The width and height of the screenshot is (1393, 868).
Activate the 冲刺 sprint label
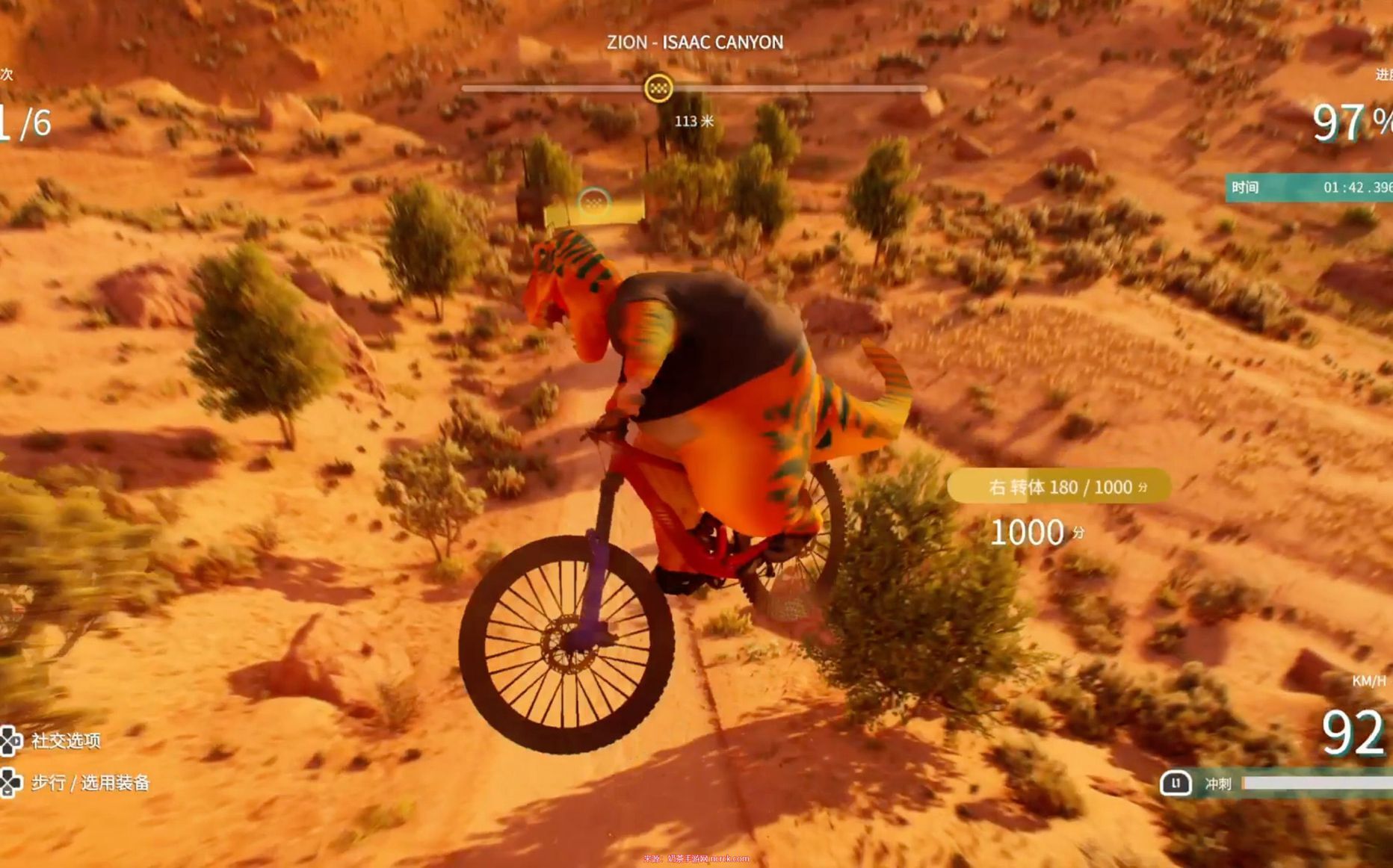(x=1217, y=783)
